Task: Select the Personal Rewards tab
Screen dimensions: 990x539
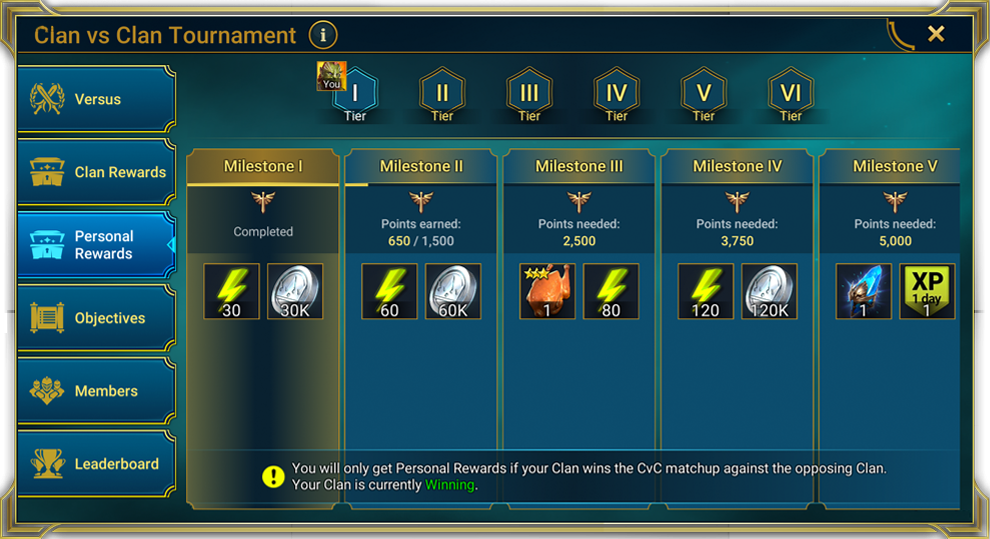Action: point(96,245)
